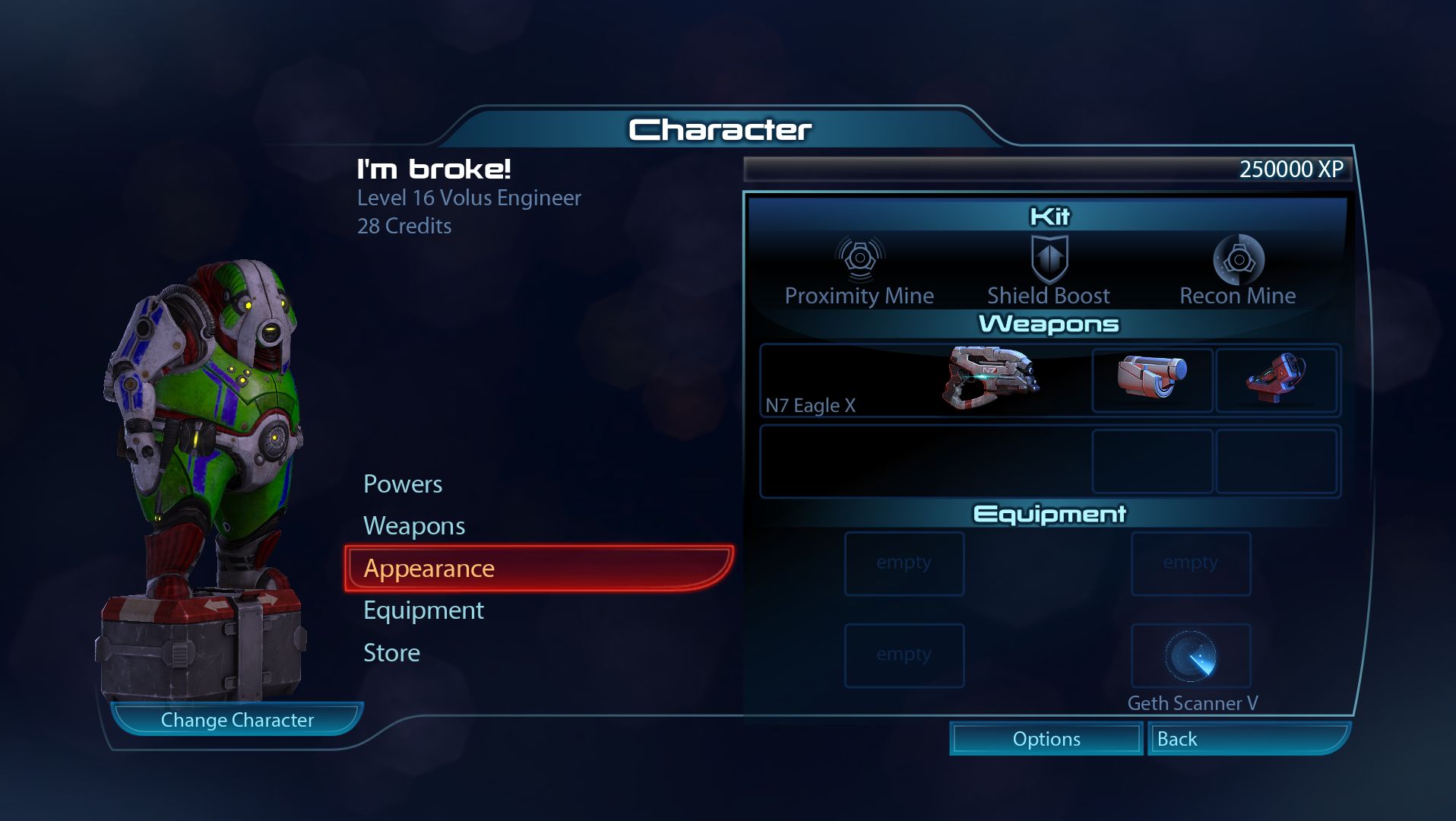This screenshot has height=821, width=1456.
Task: Toggle the top-right empty equipment slot
Action: click(1190, 563)
